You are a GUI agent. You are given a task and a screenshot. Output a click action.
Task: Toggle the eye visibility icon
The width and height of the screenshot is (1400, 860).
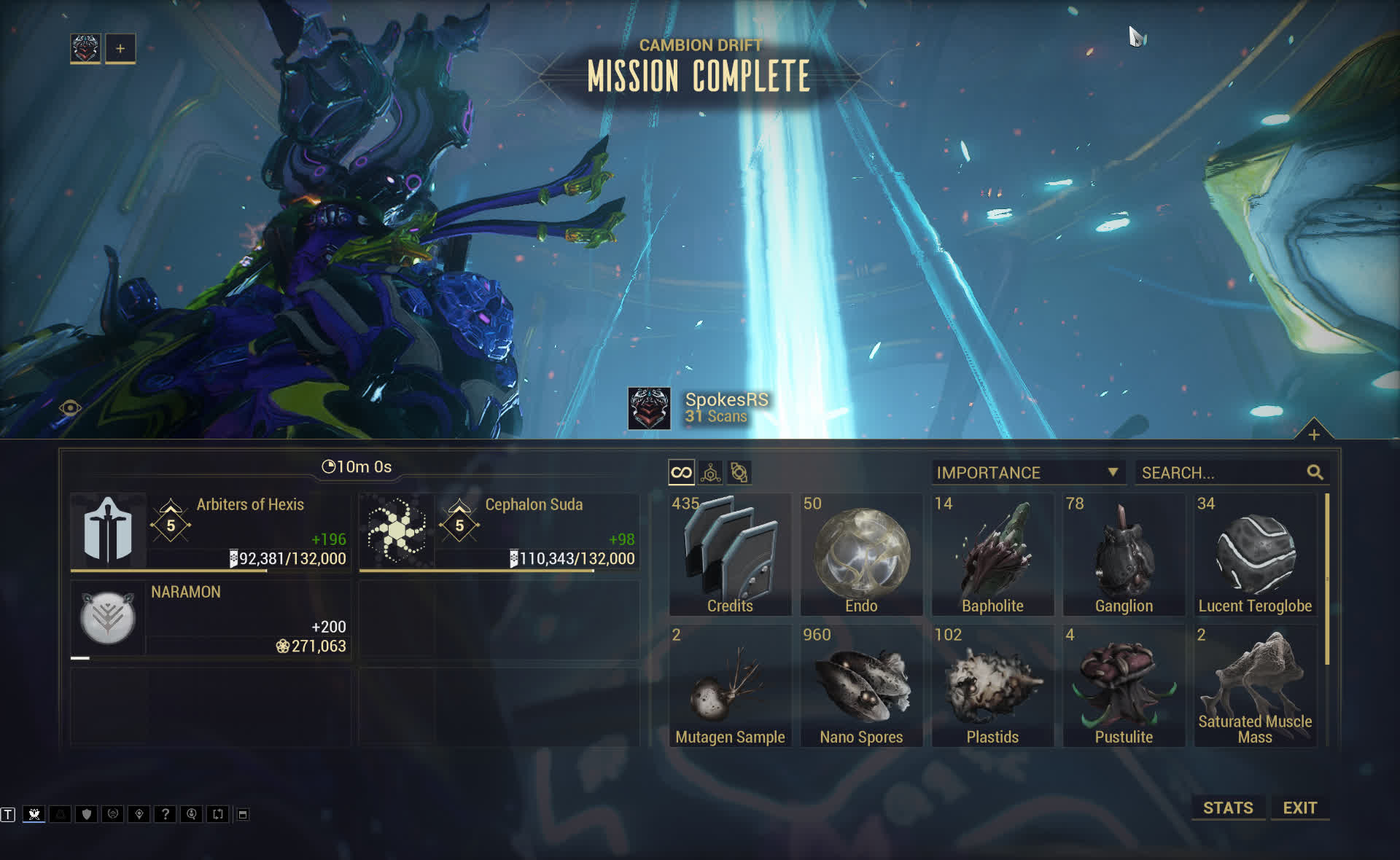(70, 408)
